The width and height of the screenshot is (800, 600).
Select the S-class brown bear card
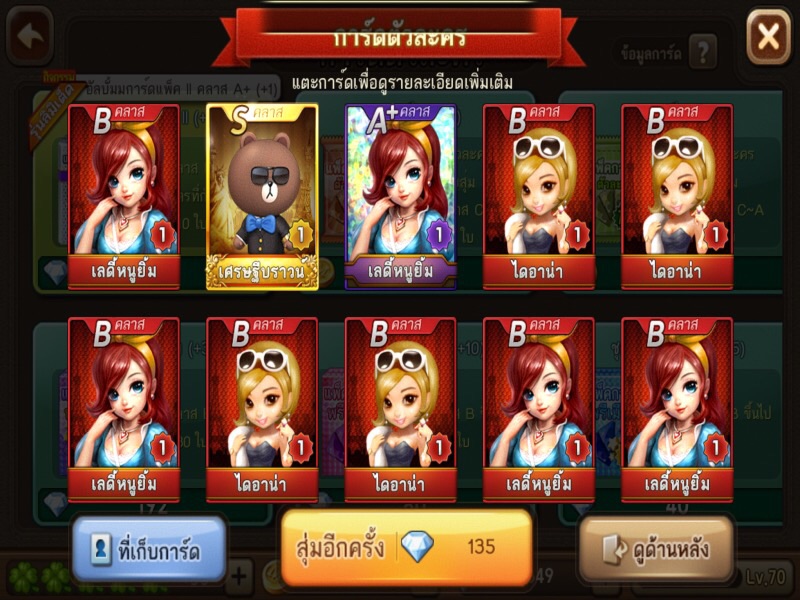pyautogui.click(x=262, y=196)
